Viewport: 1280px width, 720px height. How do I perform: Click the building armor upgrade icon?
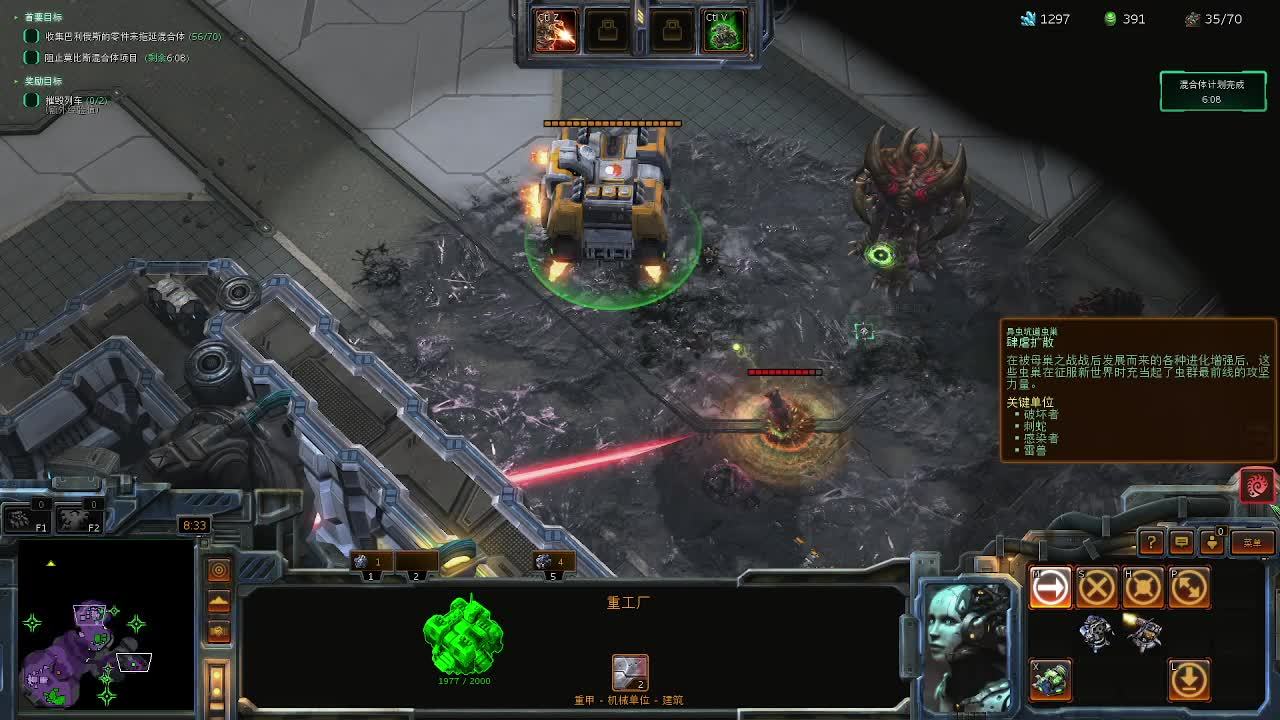pyautogui.click(x=630, y=673)
